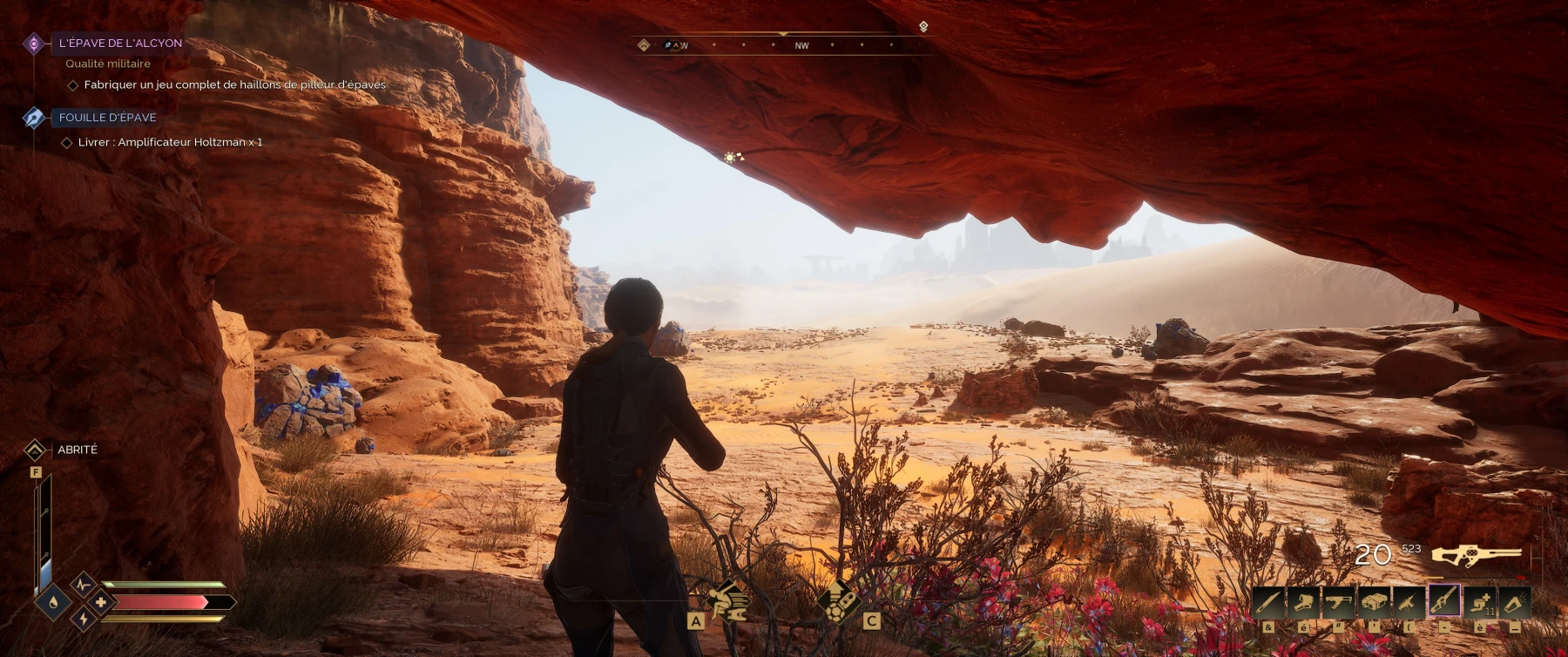Click the heartbeat pulse diamond icon
This screenshot has width=1568, height=657.
[x=83, y=584]
